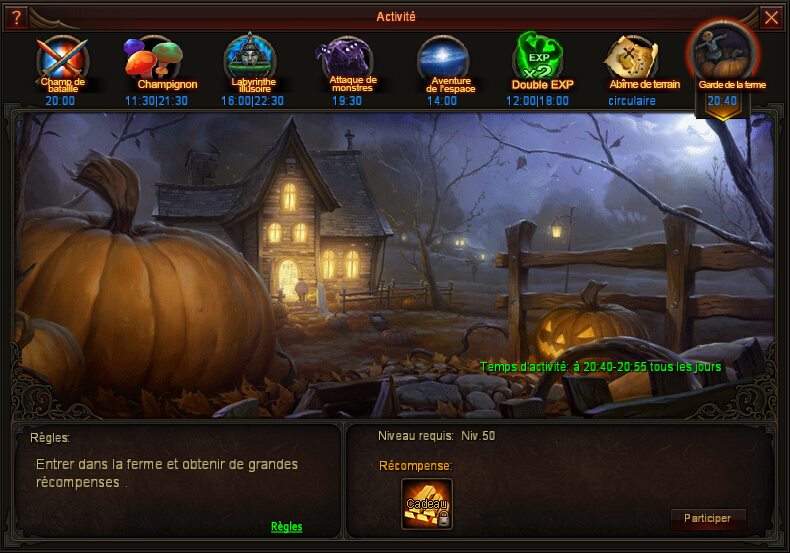Choose the Attaque de monstres activity
The width and height of the screenshot is (790, 553).
(x=346, y=63)
